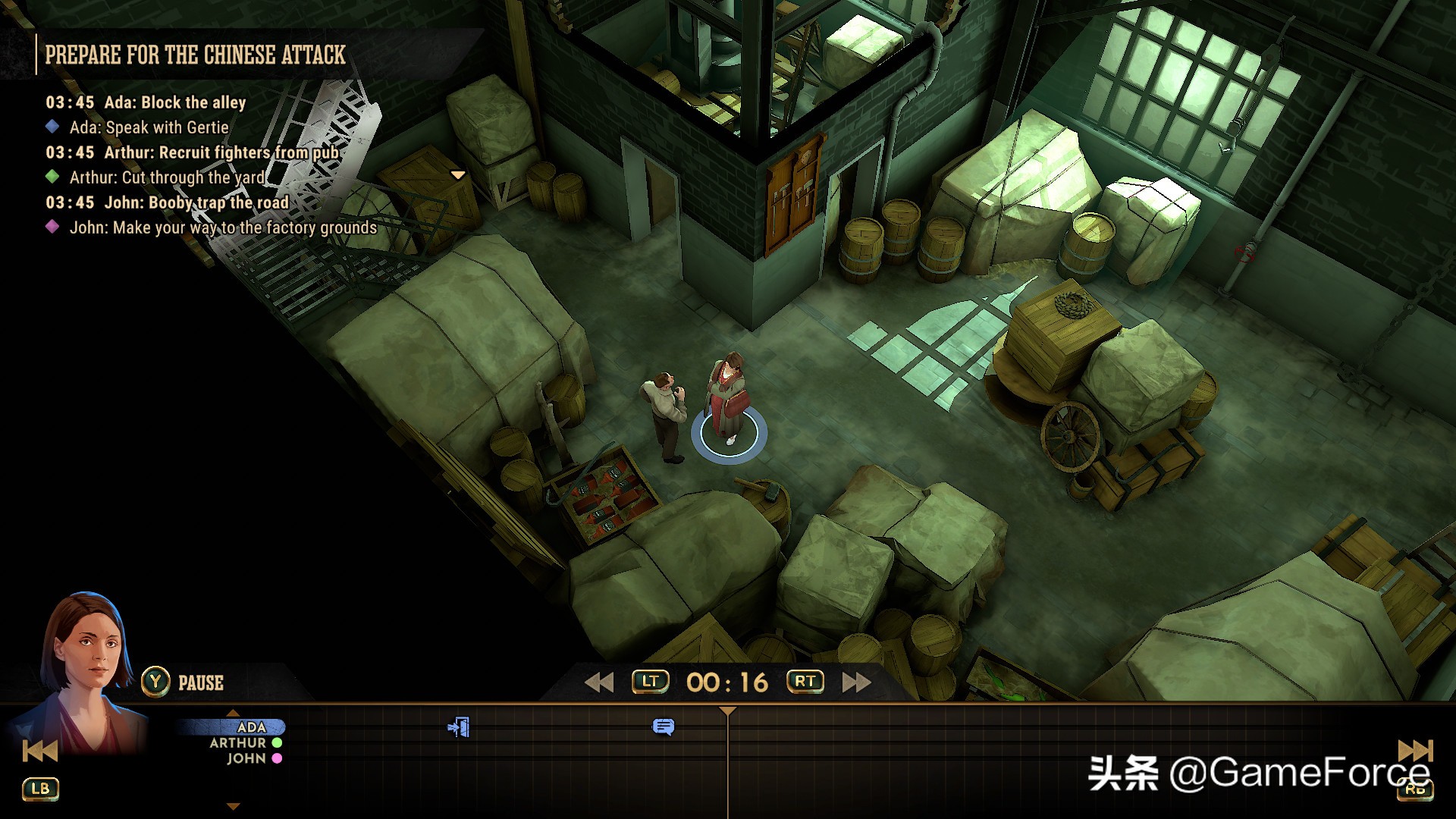Rewind the timeline with the double-left arrows
The image size is (1456, 819).
599,682
